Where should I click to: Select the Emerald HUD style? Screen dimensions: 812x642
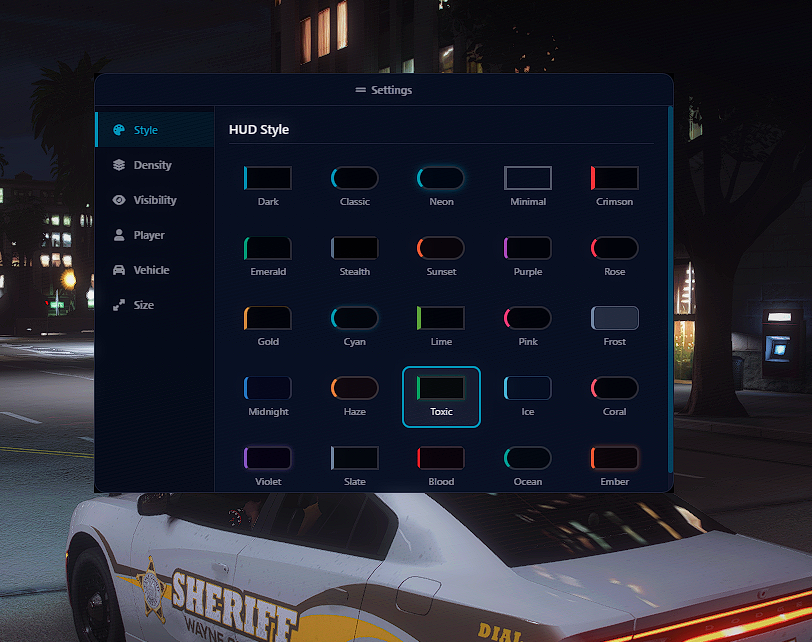pos(268,256)
